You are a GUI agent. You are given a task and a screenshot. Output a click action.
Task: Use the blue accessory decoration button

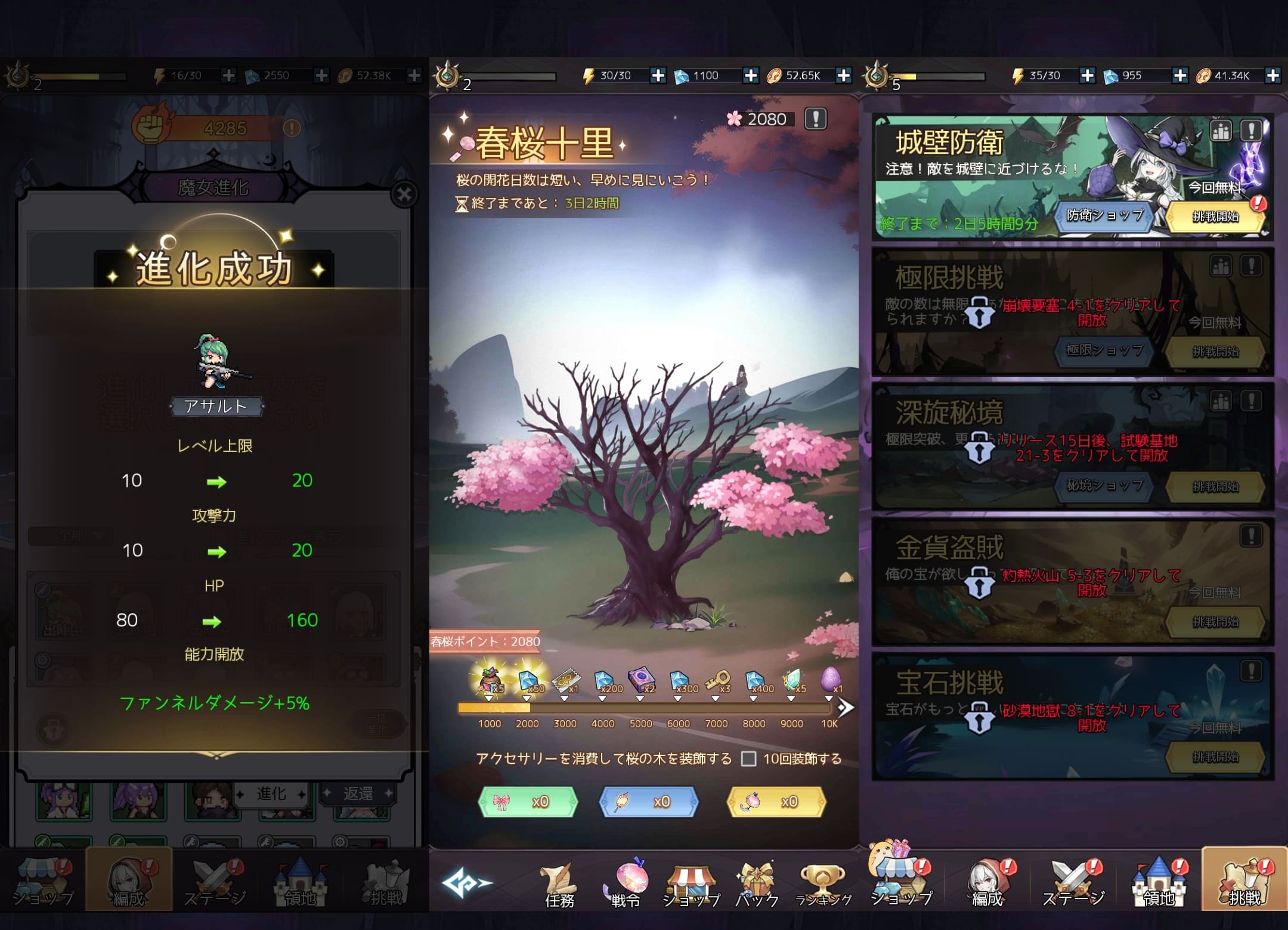[648, 801]
